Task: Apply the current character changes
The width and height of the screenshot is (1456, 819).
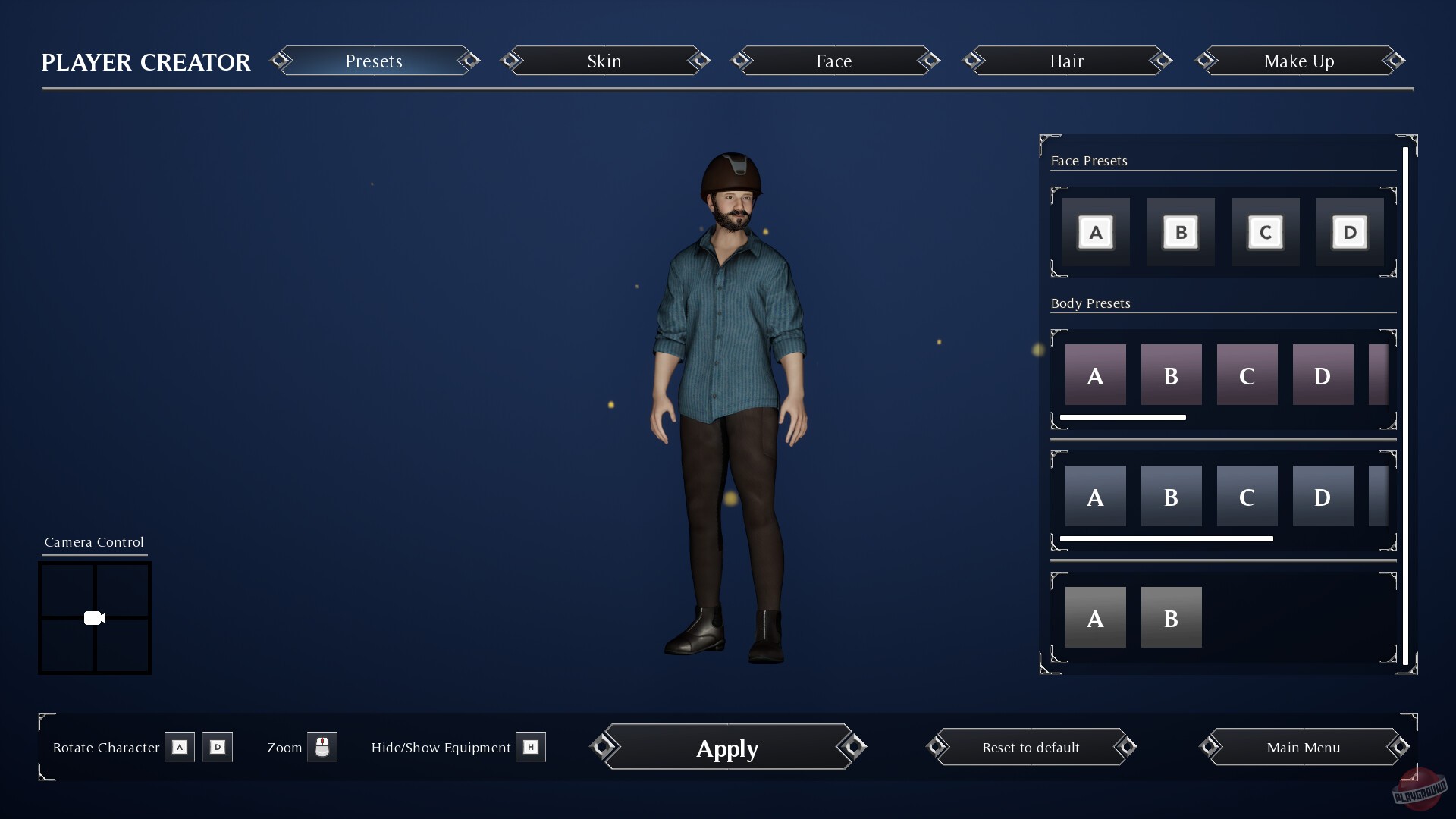Action: [726, 748]
